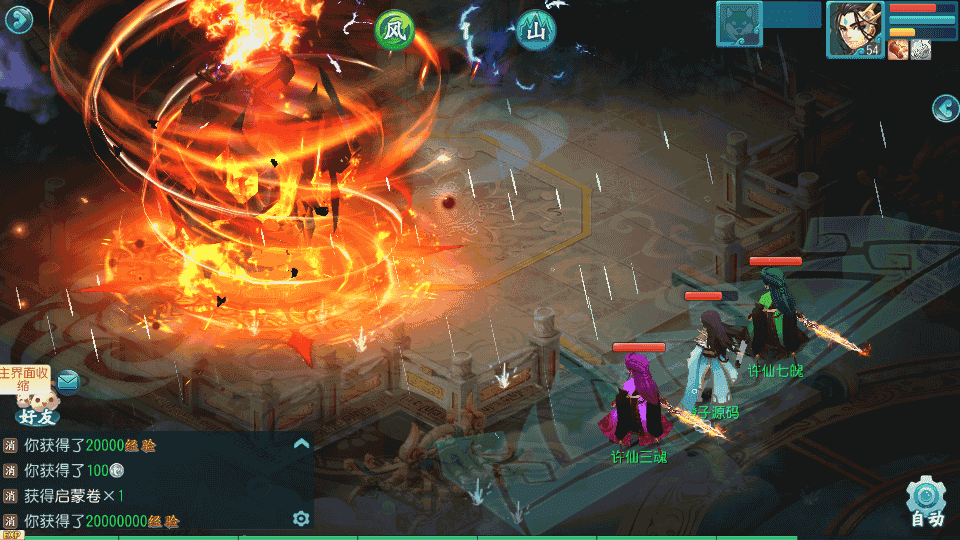Open chat settings with the gear icon
This screenshot has height=540, width=960.
[x=300, y=518]
